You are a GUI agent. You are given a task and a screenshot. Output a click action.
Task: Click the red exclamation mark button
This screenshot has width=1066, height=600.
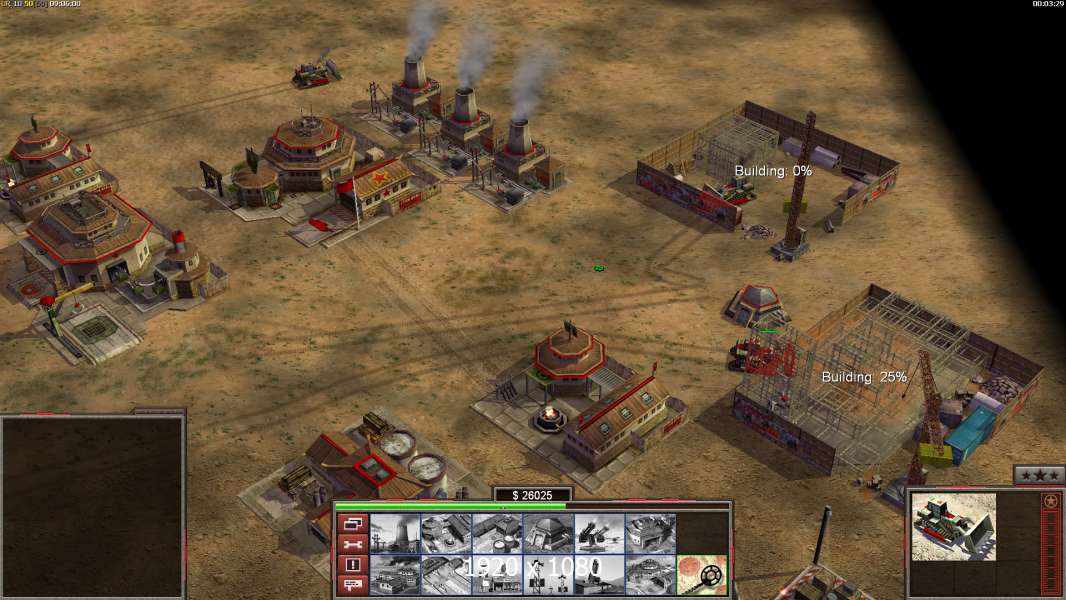[x=352, y=565]
